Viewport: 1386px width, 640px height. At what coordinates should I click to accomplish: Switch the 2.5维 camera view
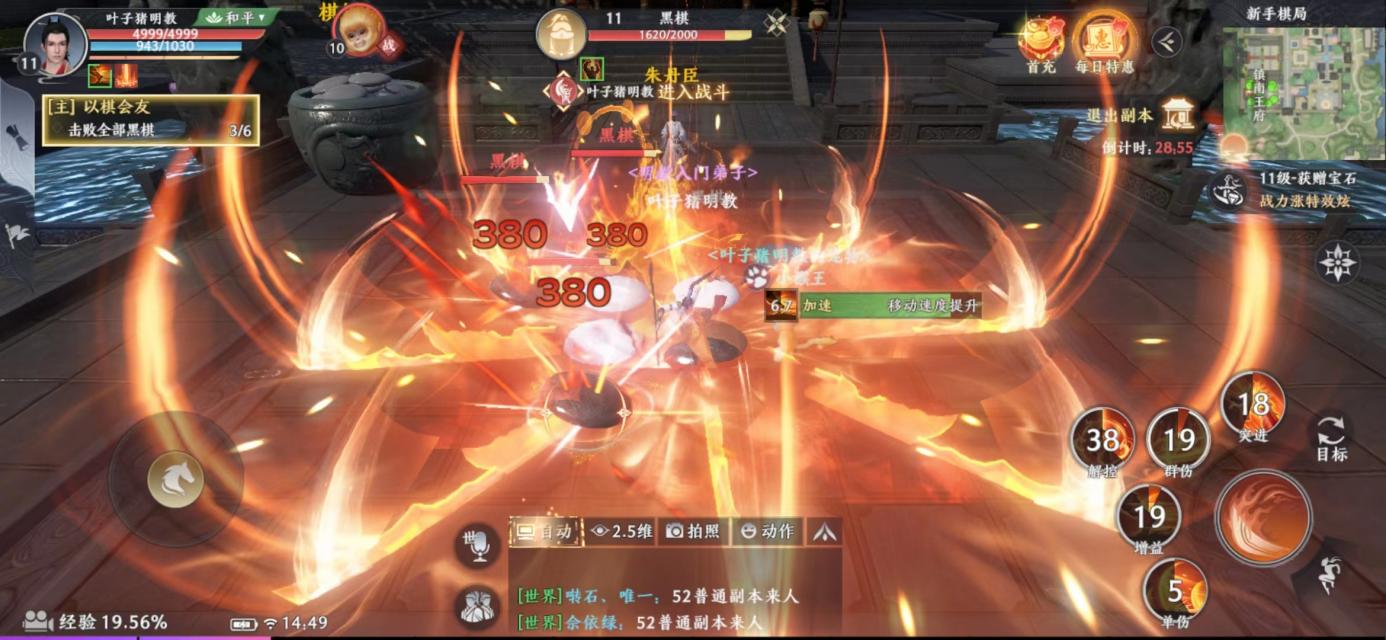620,531
